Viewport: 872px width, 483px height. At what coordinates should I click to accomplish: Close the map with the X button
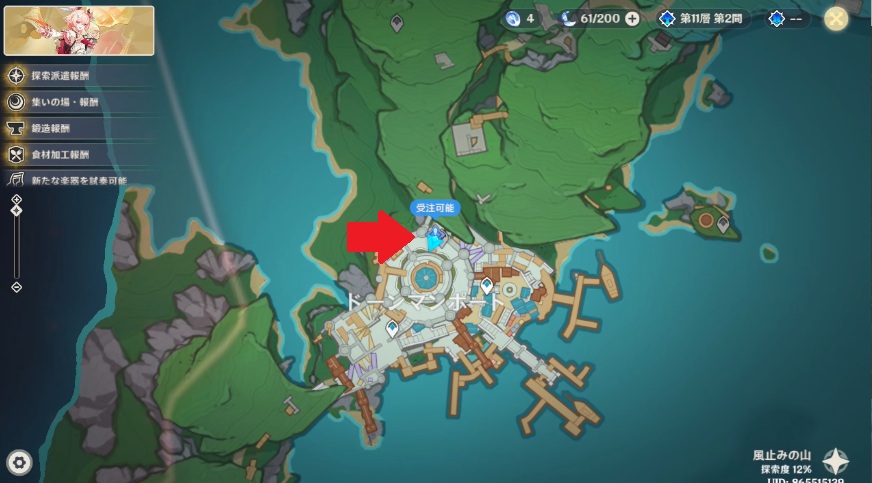(836, 18)
